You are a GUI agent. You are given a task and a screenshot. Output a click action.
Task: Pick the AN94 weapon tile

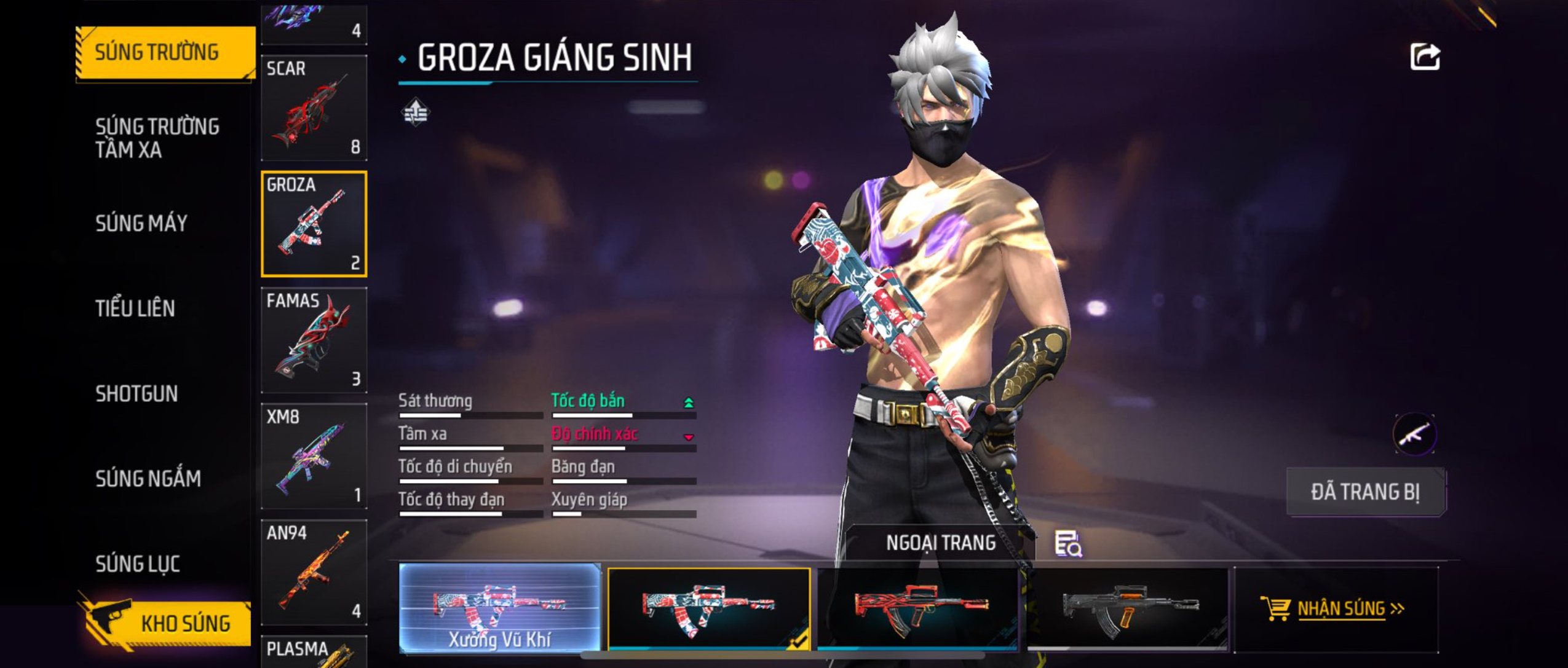pyautogui.click(x=314, y=572)
